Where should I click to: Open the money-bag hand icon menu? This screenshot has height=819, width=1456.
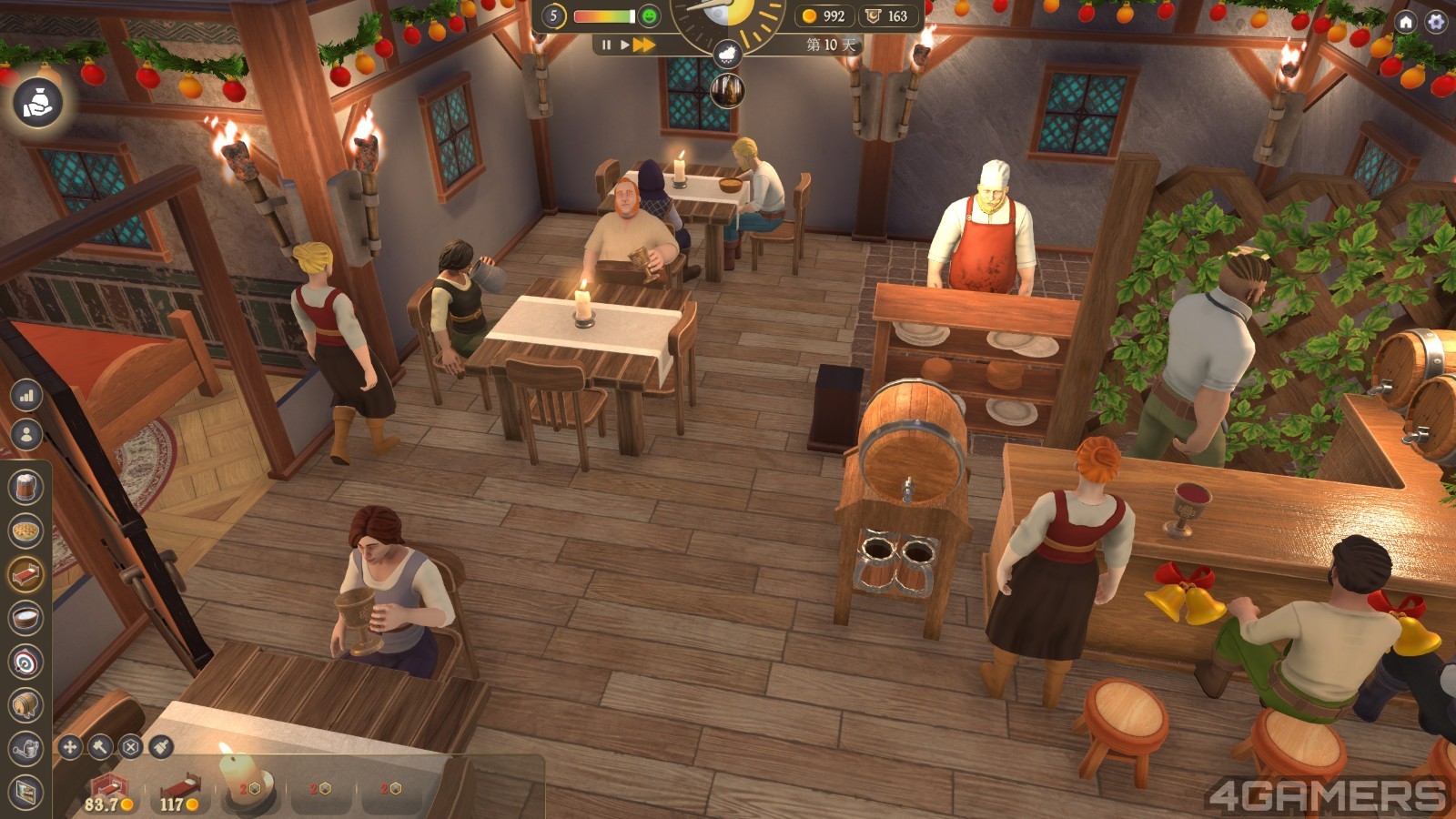[37, 102]
